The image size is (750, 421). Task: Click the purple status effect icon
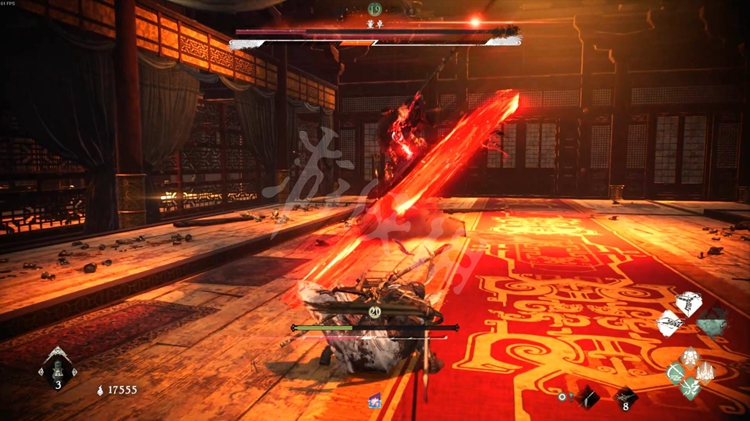(x=375, y=401)
